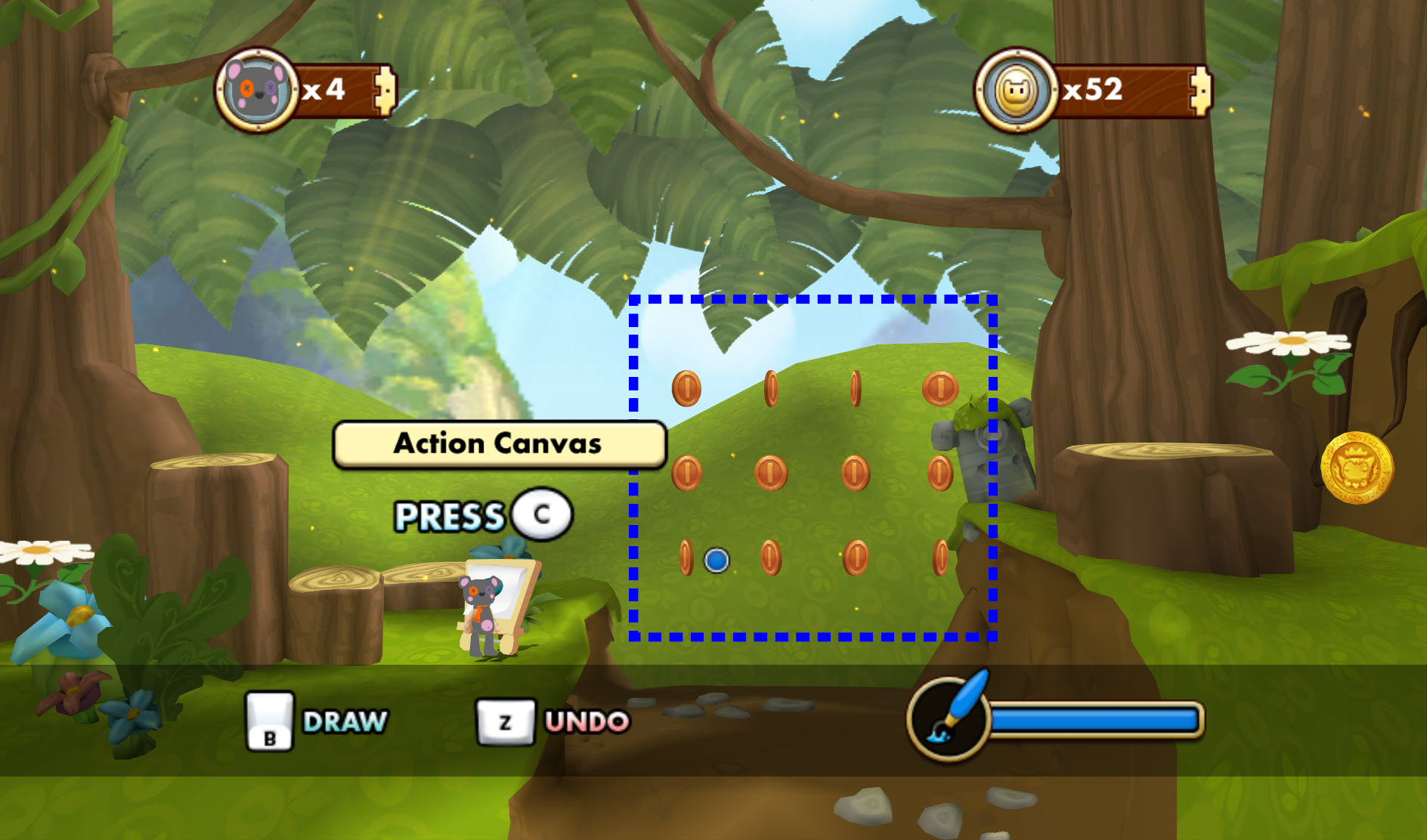The image size is (1427, 840).
Task: Select the Action Canvas label banner
Action: (x=499, y=444)
